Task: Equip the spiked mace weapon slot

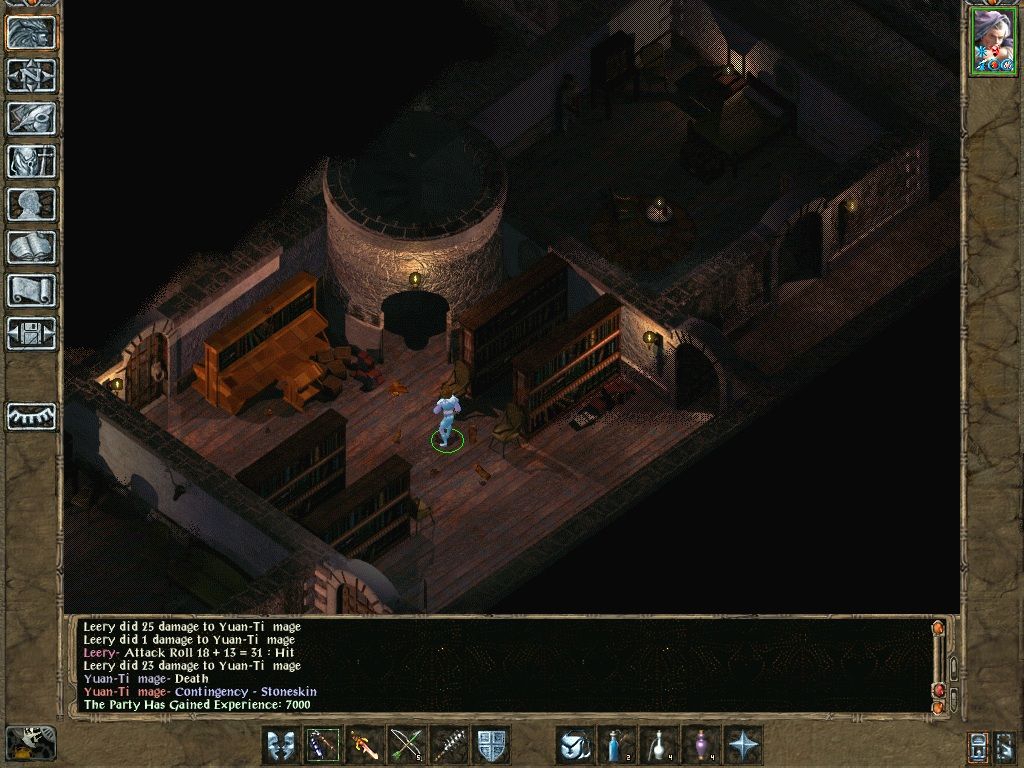Action: (449, 745)
